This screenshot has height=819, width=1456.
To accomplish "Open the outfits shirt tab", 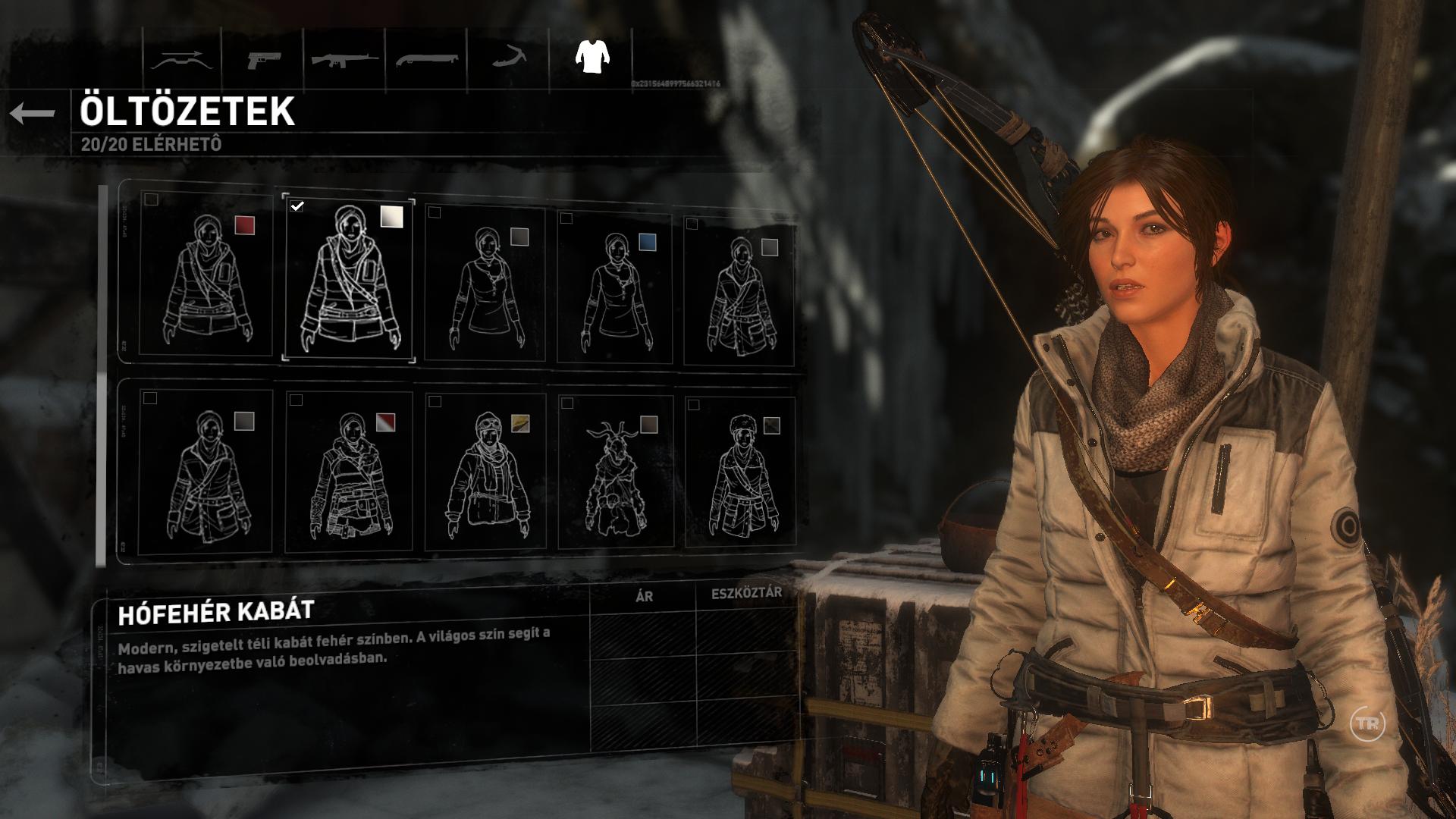I will [x=591, y=56].
